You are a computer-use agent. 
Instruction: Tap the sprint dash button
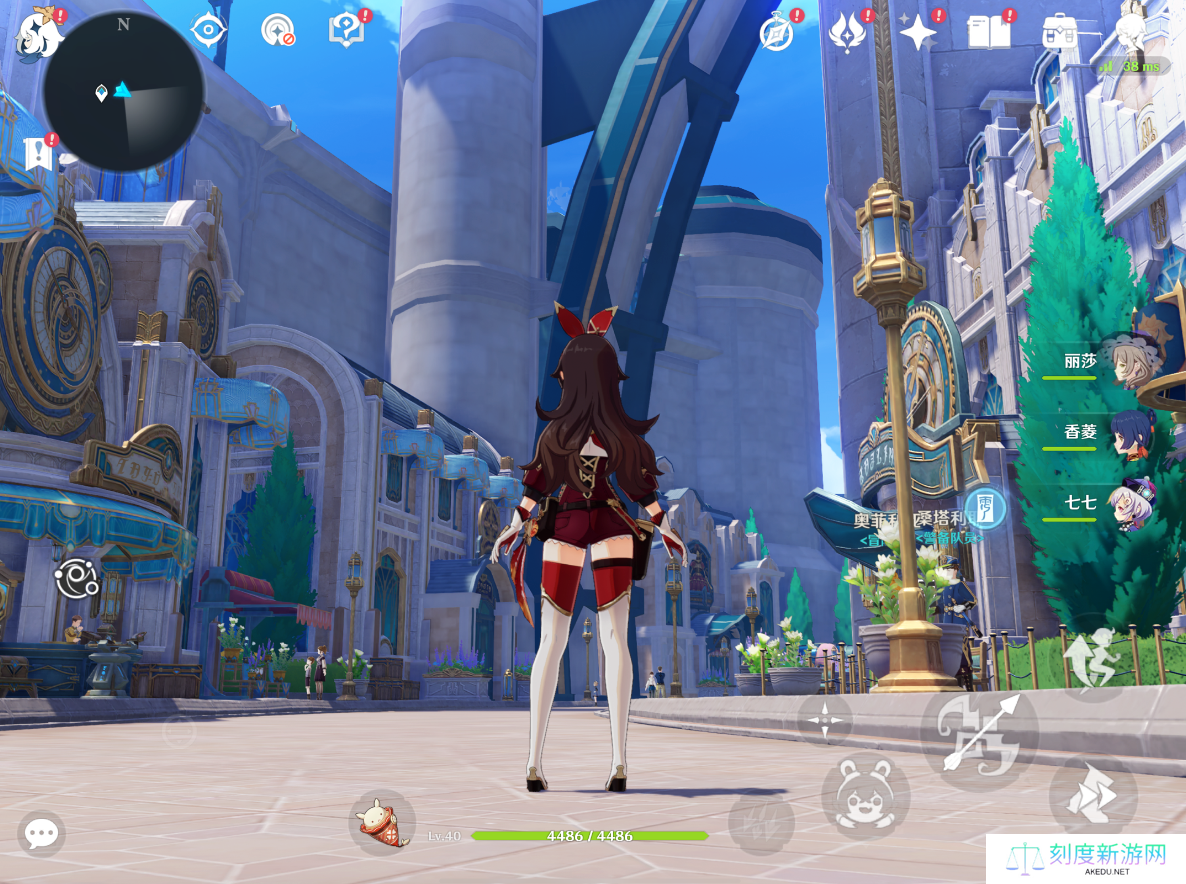pos(1092,796)
